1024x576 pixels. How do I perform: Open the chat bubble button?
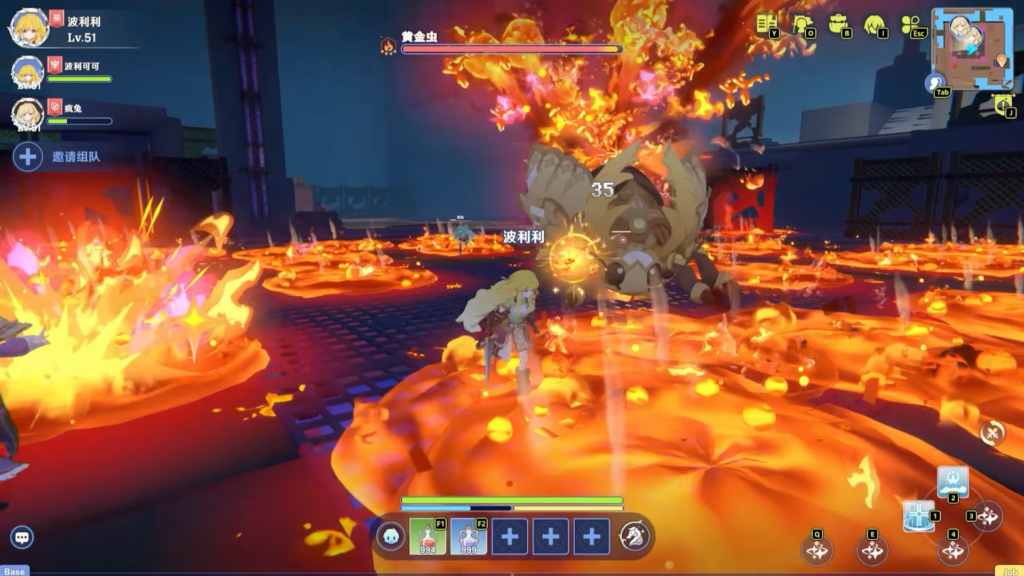[x=21, y=537]
